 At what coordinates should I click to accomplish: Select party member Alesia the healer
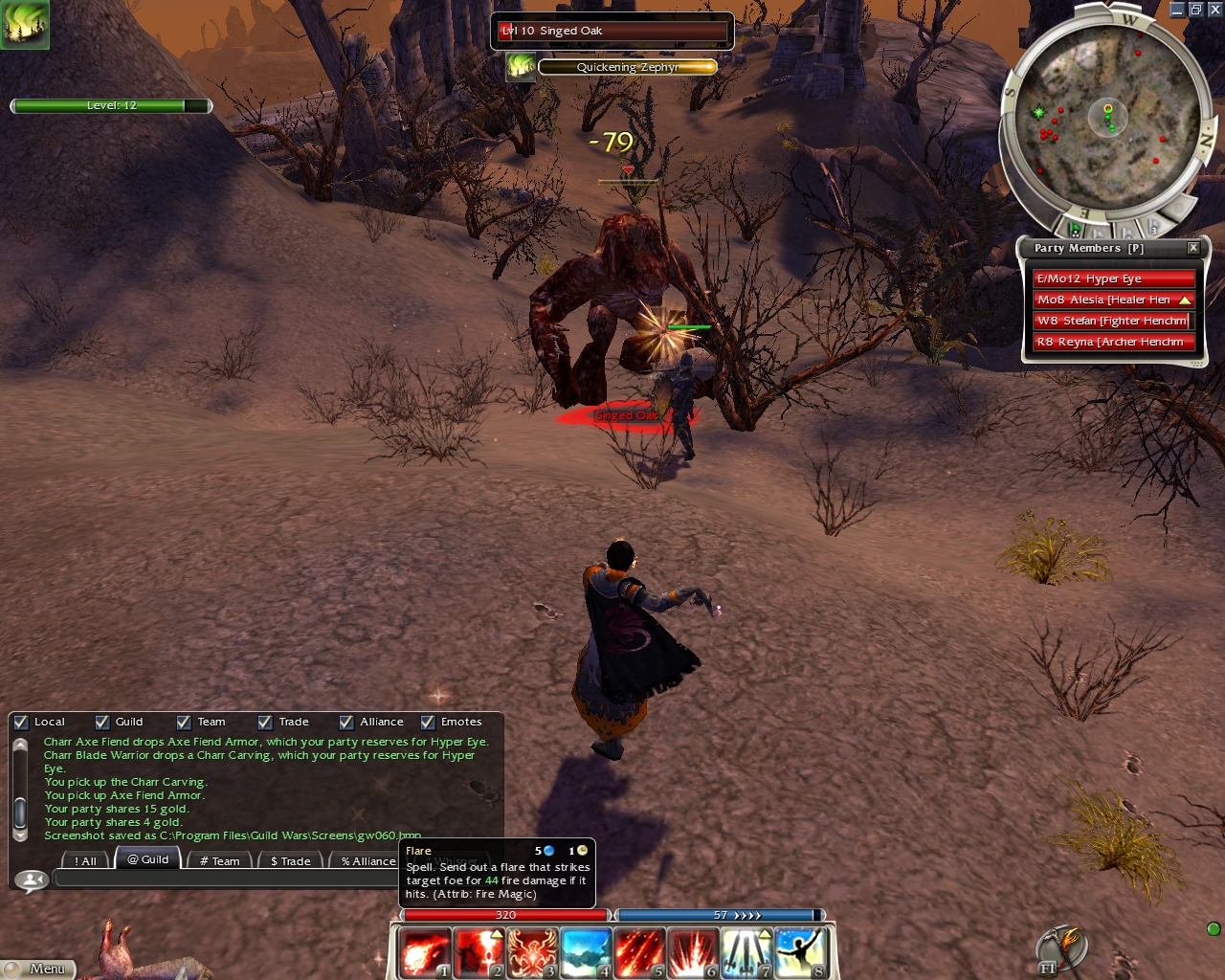(x=1113, y=300)
